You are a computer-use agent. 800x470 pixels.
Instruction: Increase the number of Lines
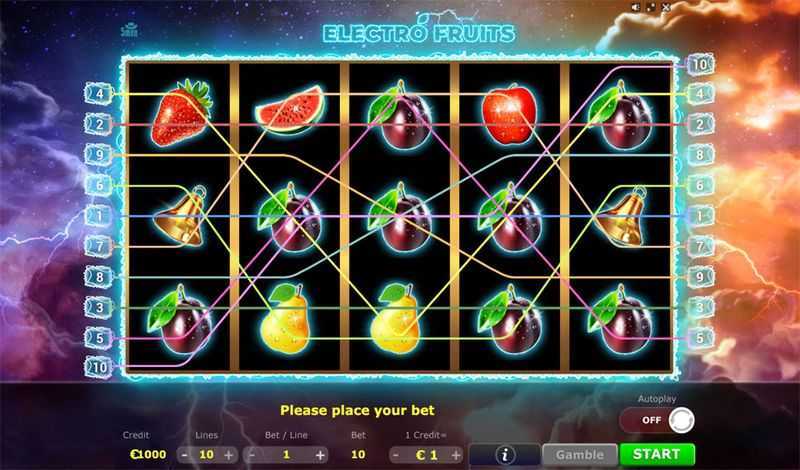click(x=229, y=454)
